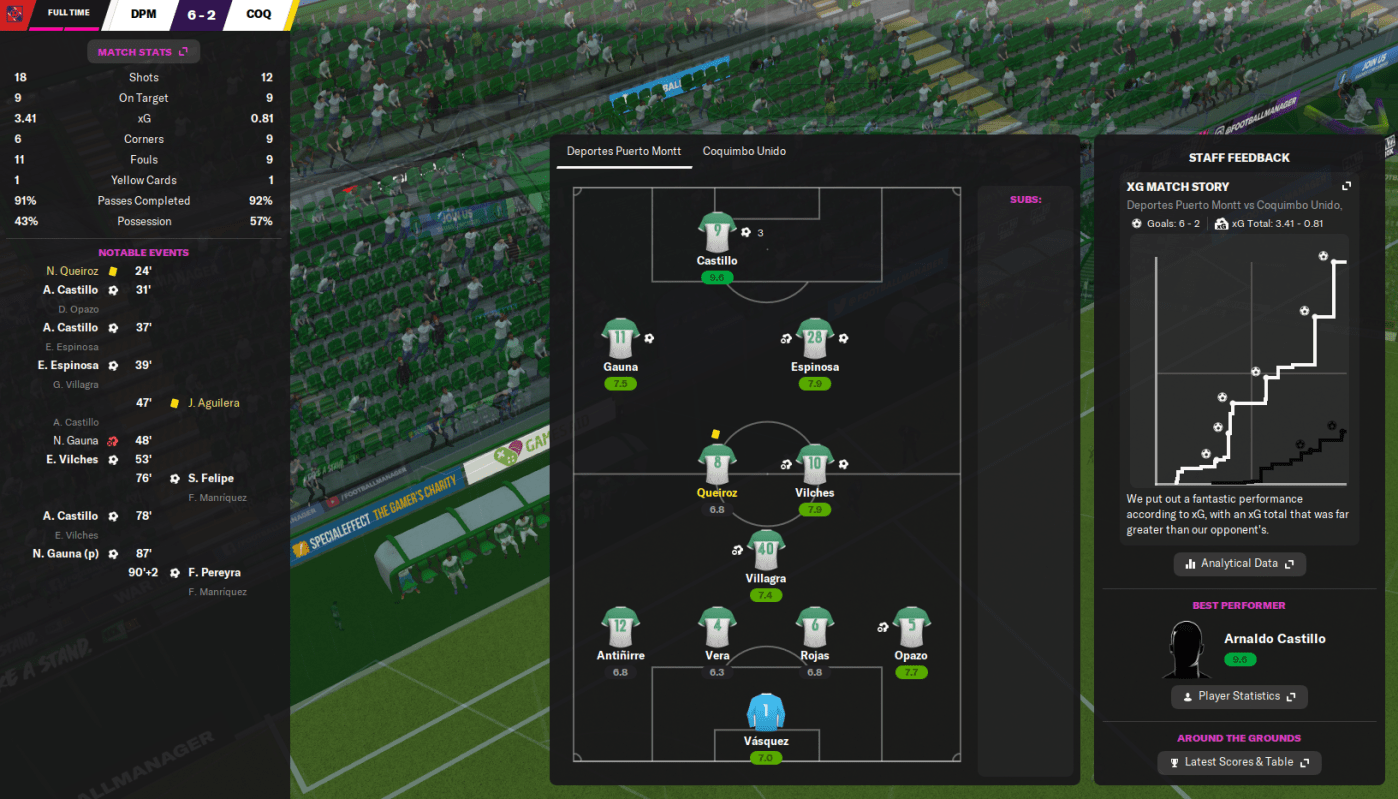Show Latest Scores & Table

(1239, 762)
